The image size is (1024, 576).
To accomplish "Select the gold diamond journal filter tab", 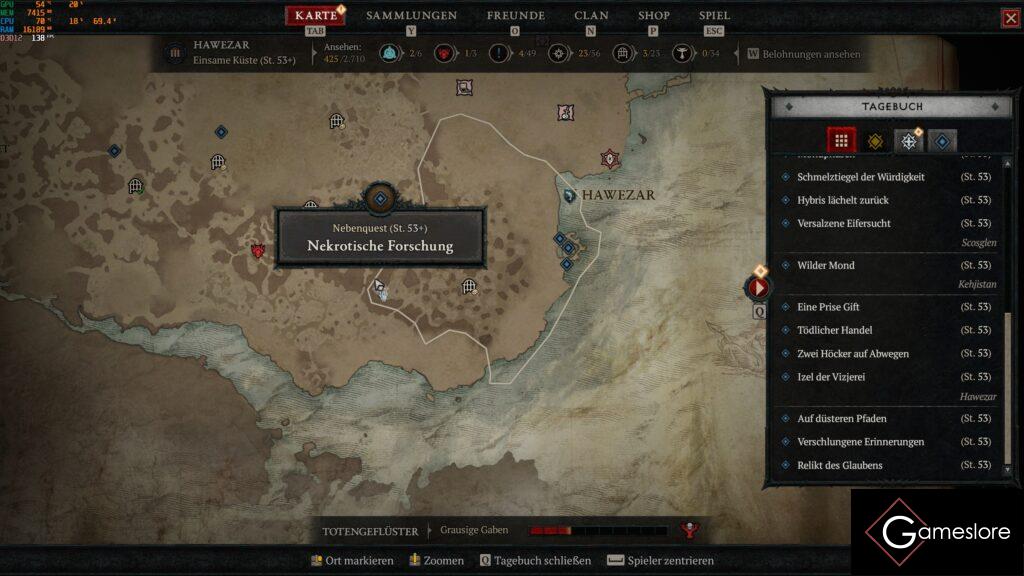I will click(874, 141).
